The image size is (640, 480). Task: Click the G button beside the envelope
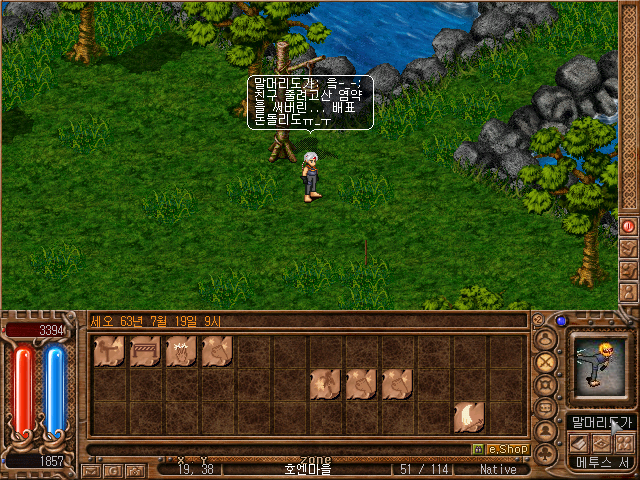click(x=113, y=470)
